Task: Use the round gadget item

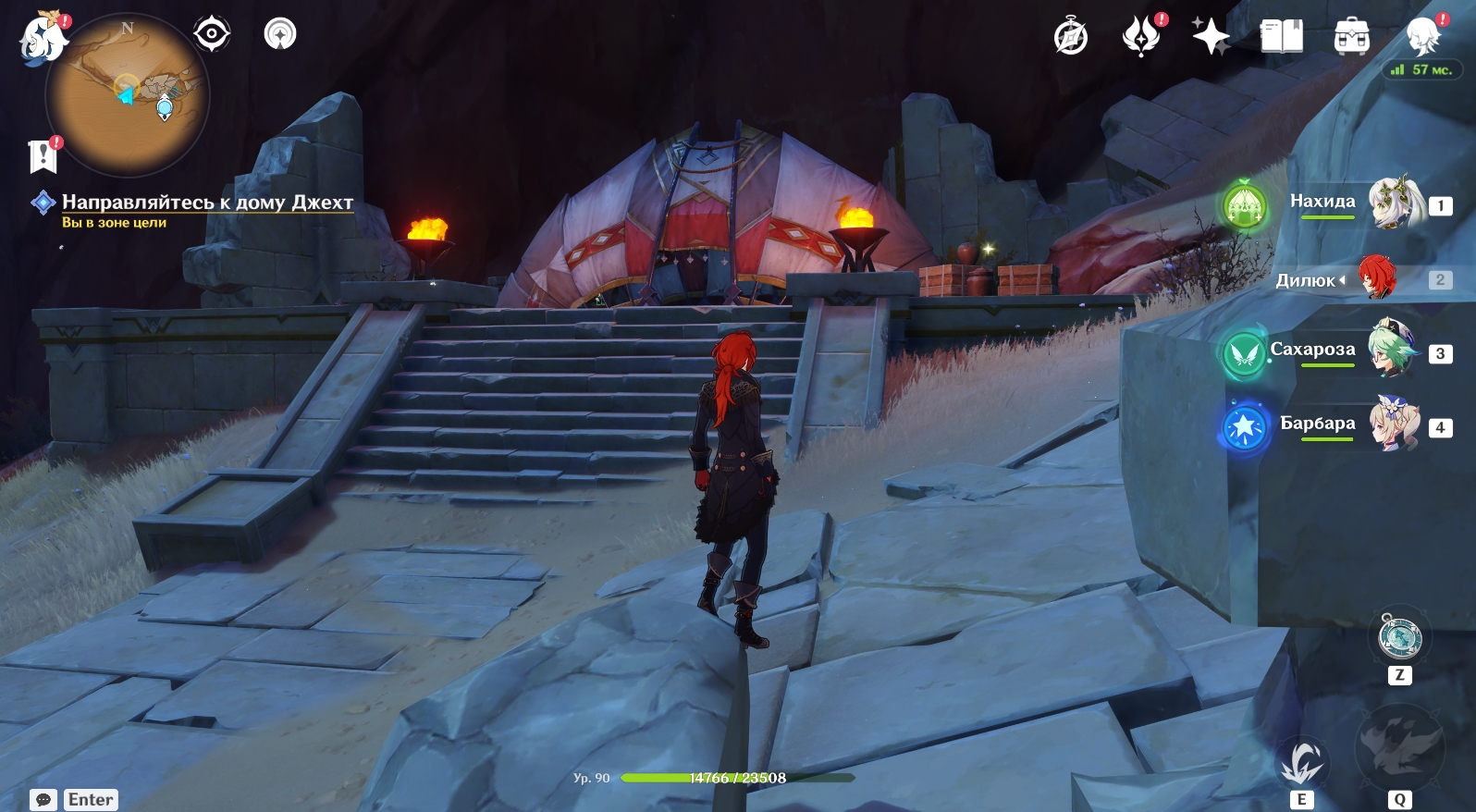Action: [x=1399, y=638]
